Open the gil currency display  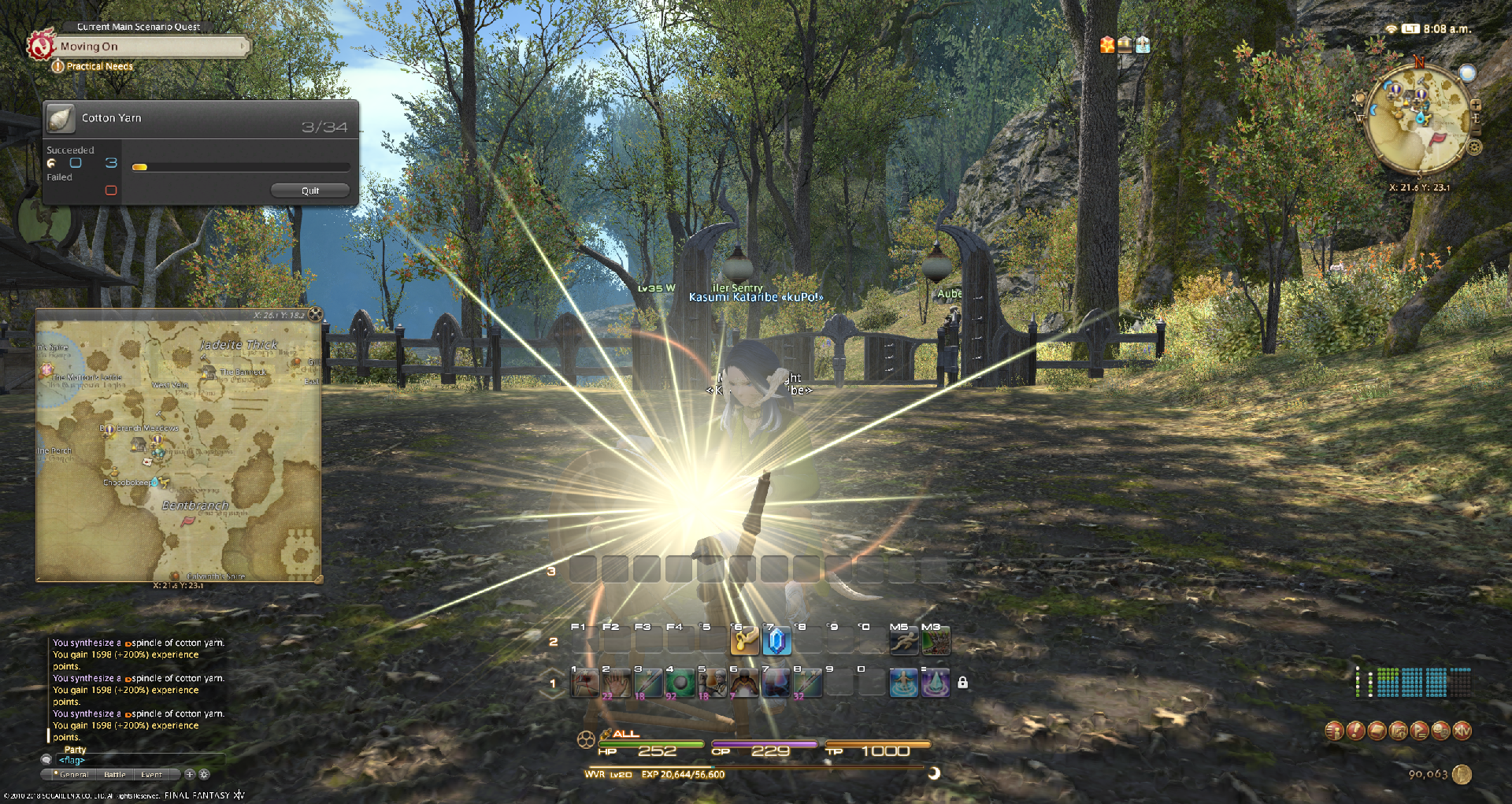[1462, 775]
